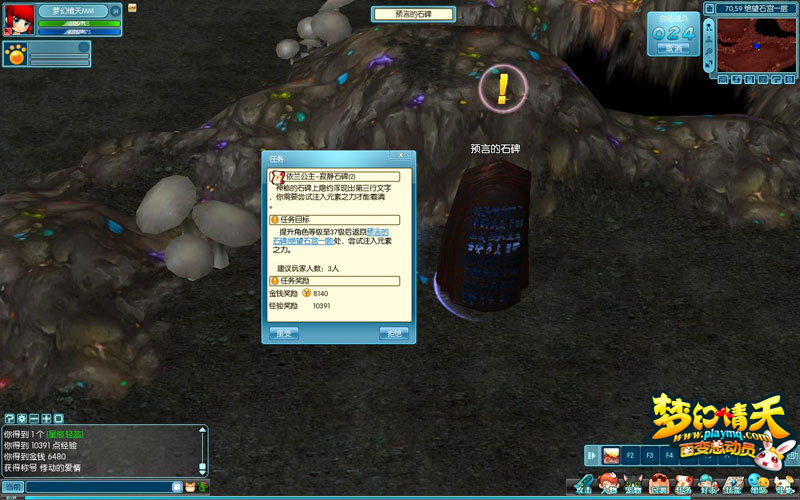Decline the quest with the 拒绝 button
This screenshot has height=500, width=800.
(393, 333)
